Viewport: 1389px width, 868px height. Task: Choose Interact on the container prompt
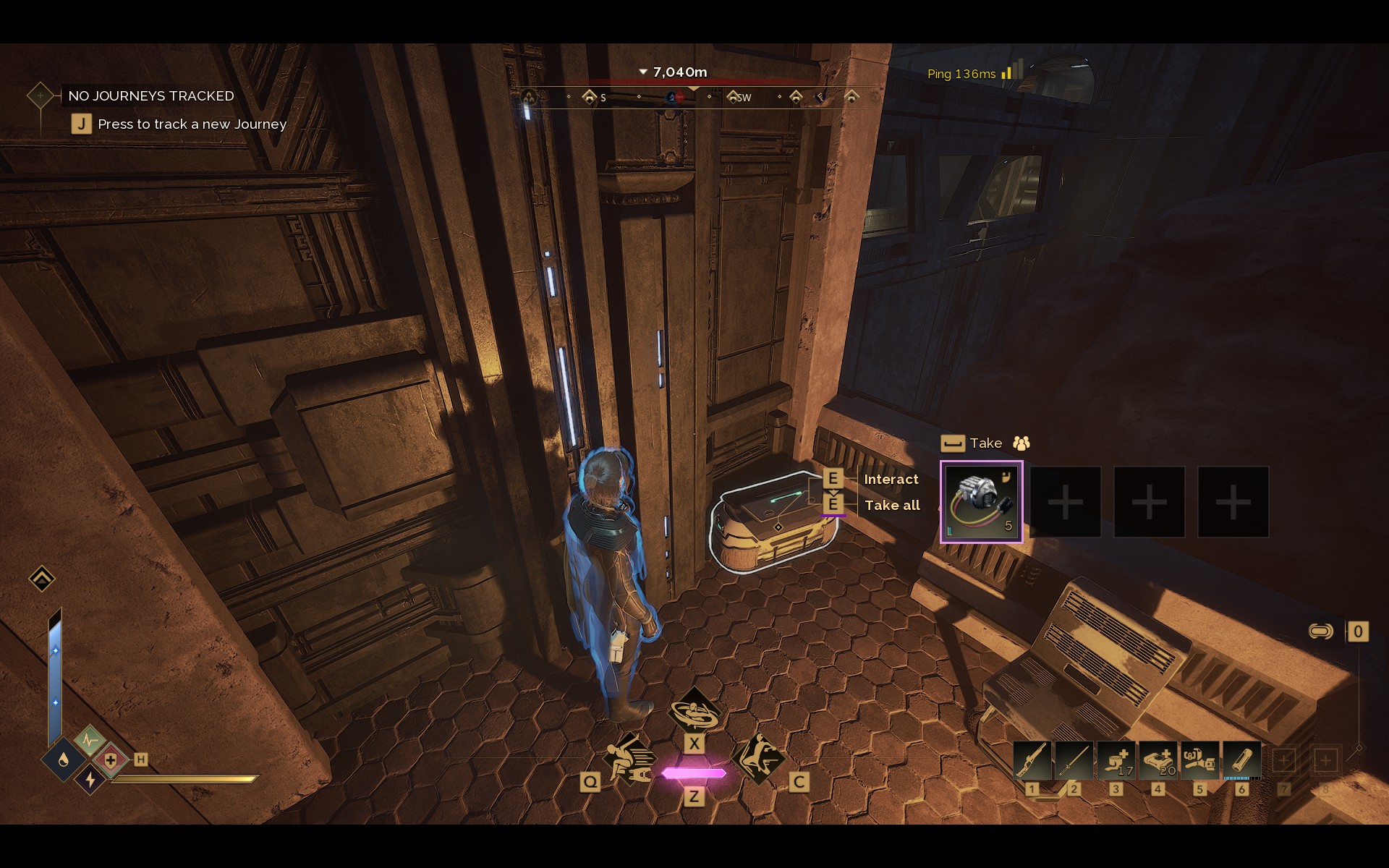[891, 479]
